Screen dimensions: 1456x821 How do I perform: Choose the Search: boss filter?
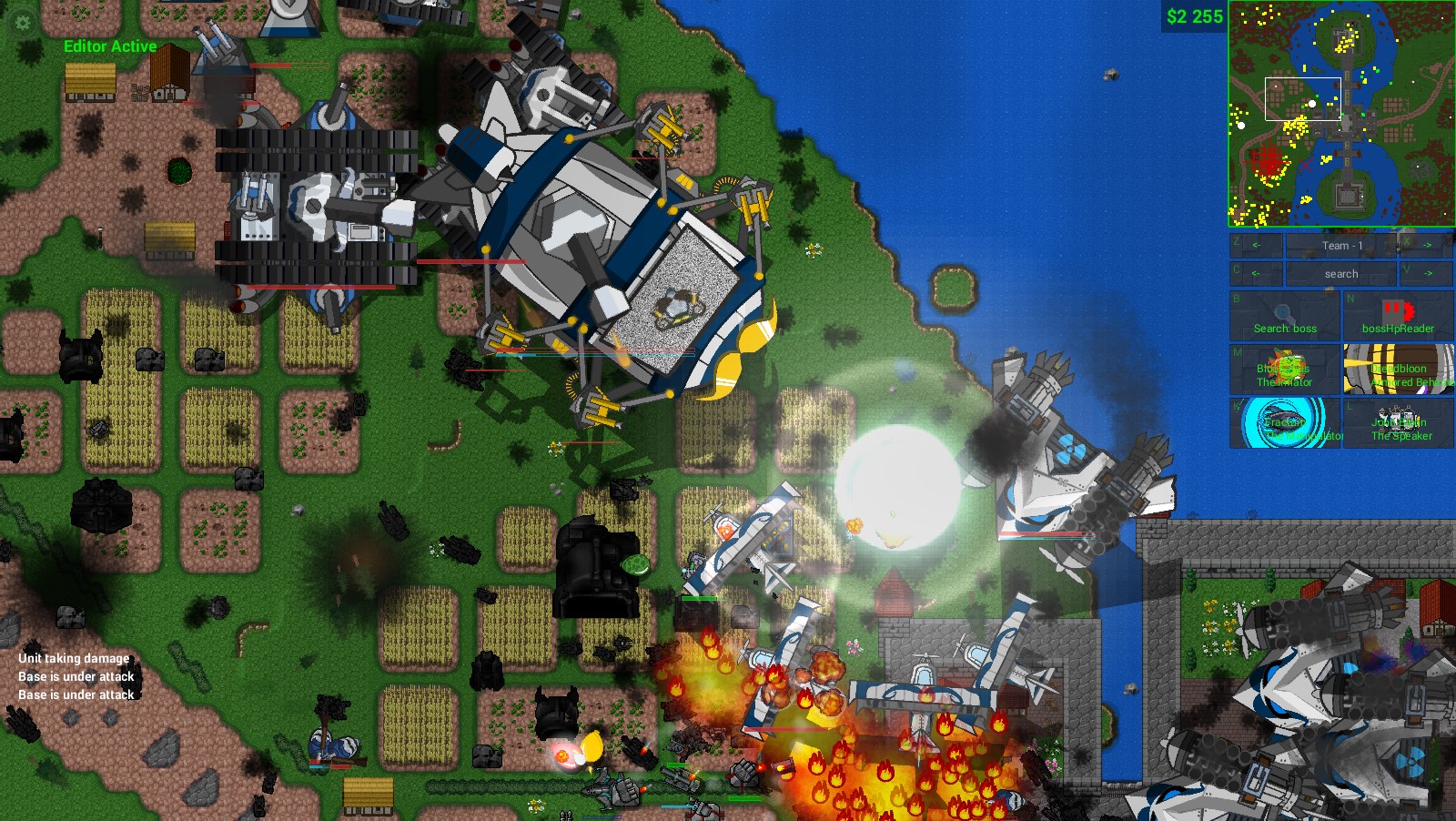[x=1285, y=316]
